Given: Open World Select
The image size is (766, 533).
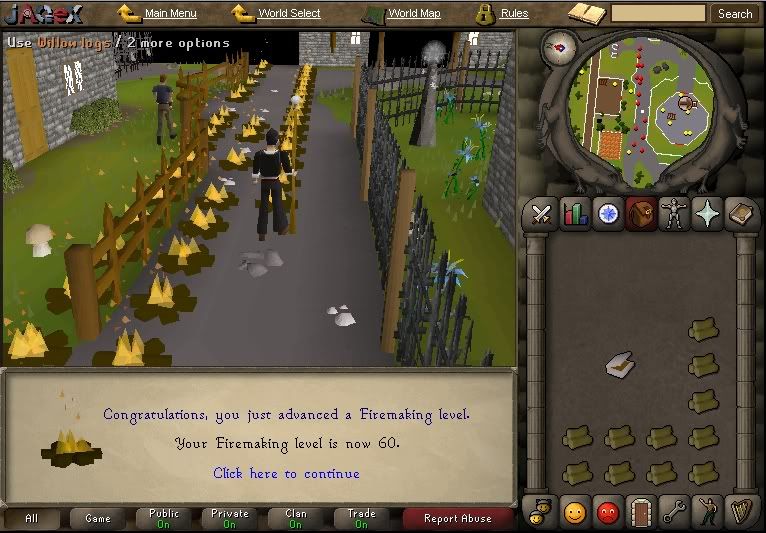Looking at the screenshot, I should (288, 14).
